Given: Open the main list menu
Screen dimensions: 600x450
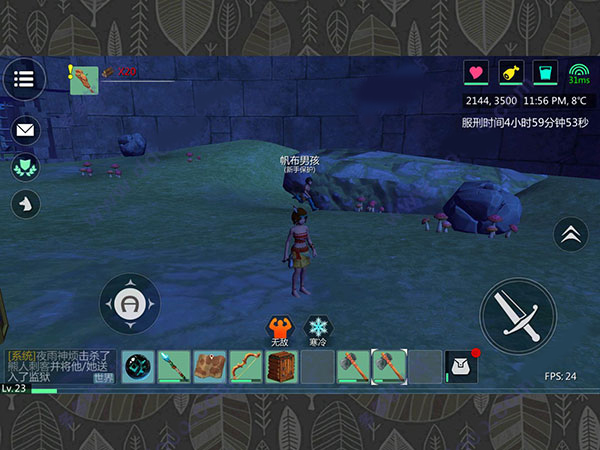Looking at the screenshot, I should pos(24,79).
